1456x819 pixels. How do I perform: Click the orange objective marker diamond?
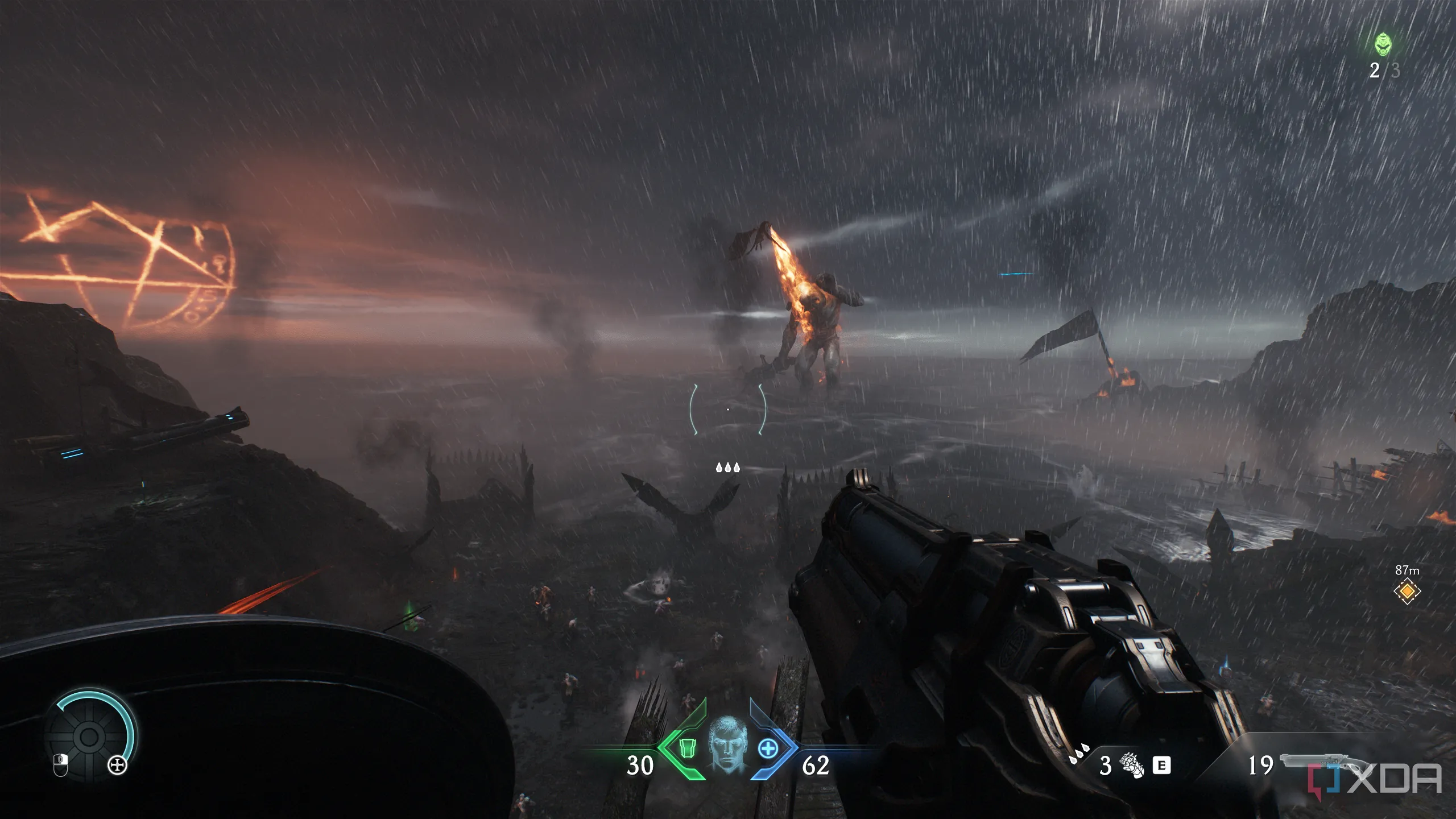(x=1407, y=591)
